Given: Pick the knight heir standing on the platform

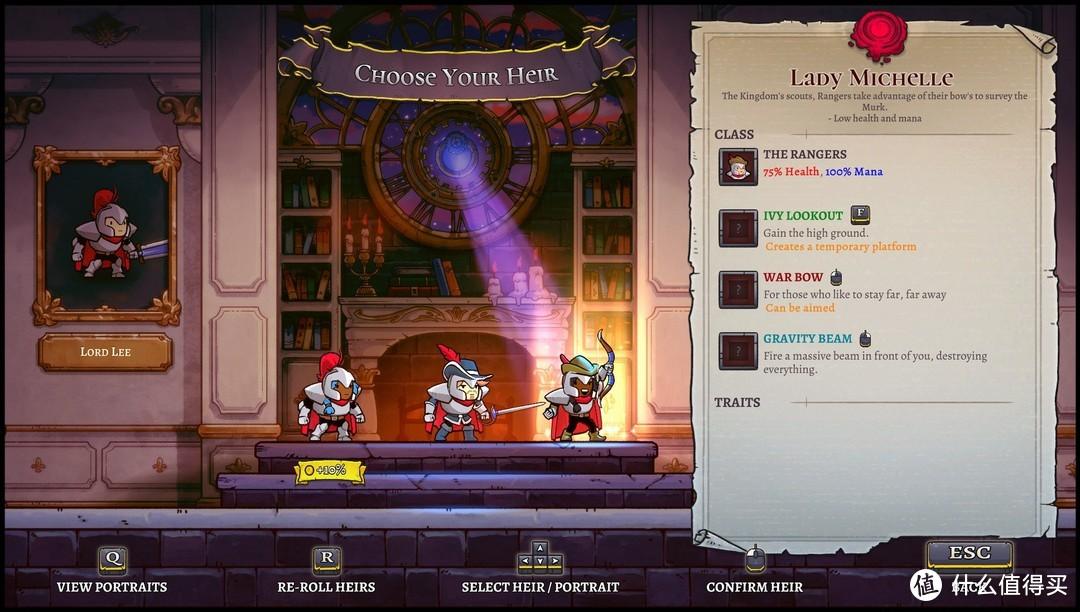Looking at the screenshot, I should click(331, 400).
